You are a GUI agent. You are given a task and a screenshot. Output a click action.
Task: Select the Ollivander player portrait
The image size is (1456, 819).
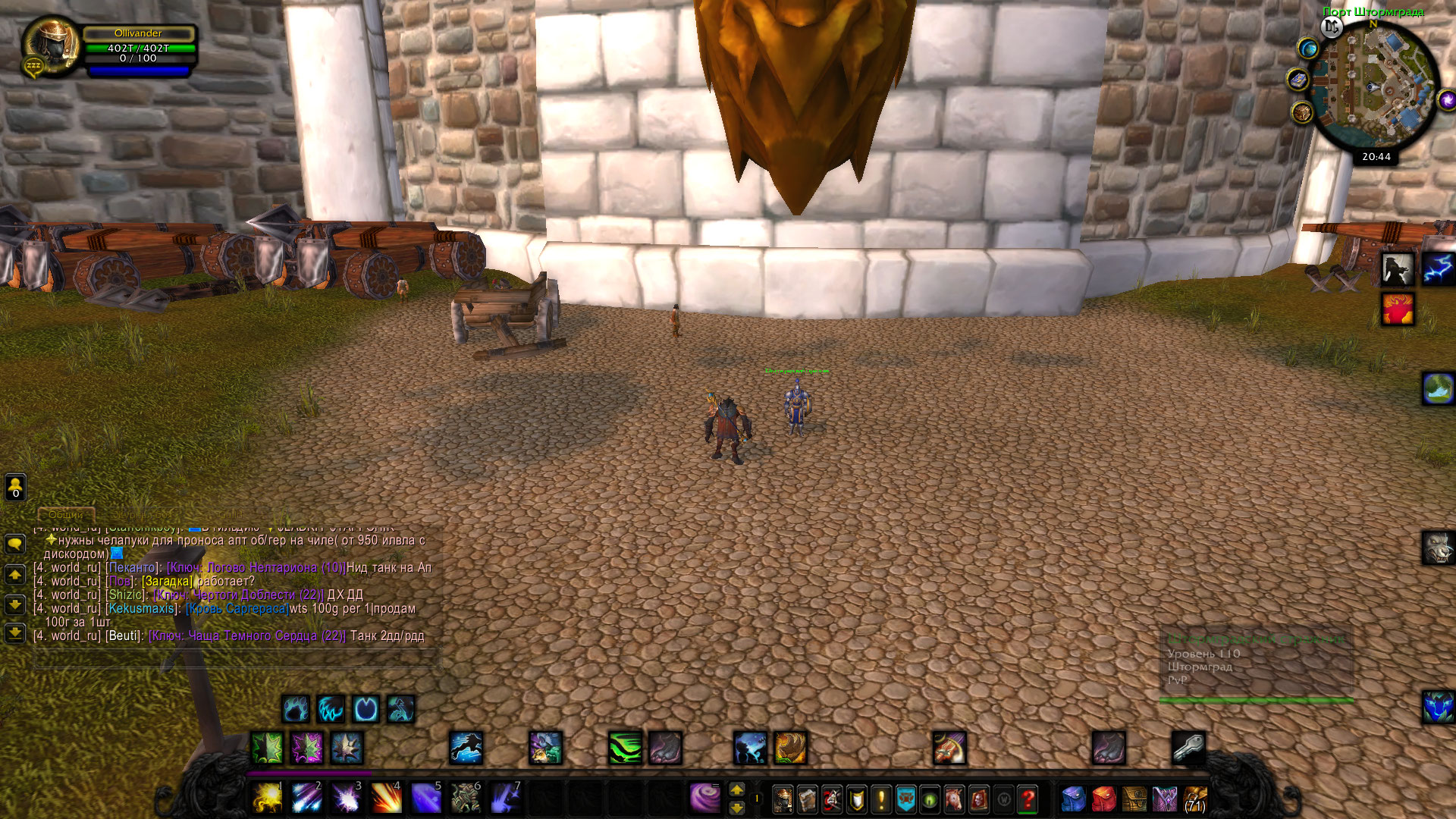(x=51, y=44)
